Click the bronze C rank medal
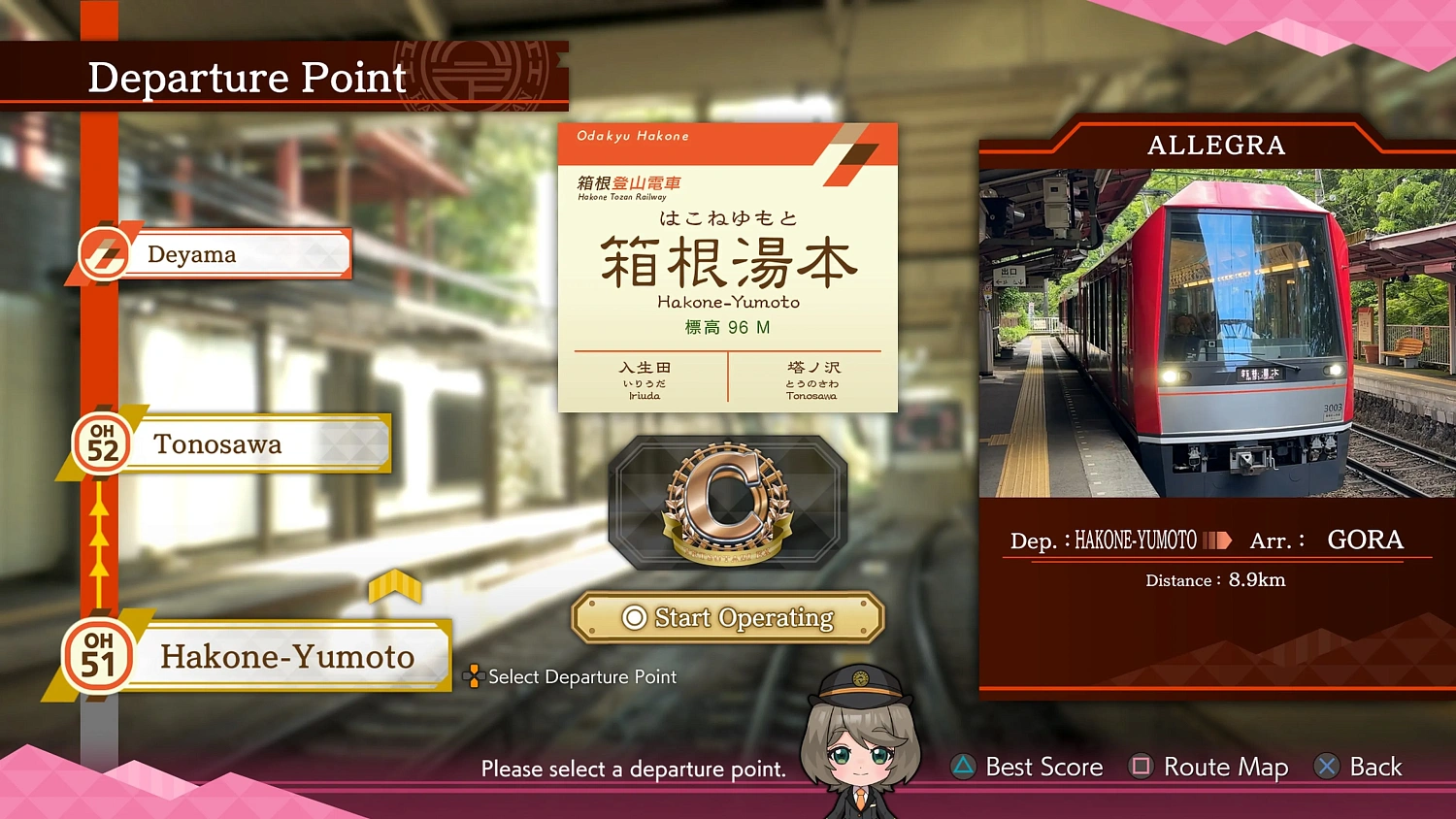 tap(727, 504)
